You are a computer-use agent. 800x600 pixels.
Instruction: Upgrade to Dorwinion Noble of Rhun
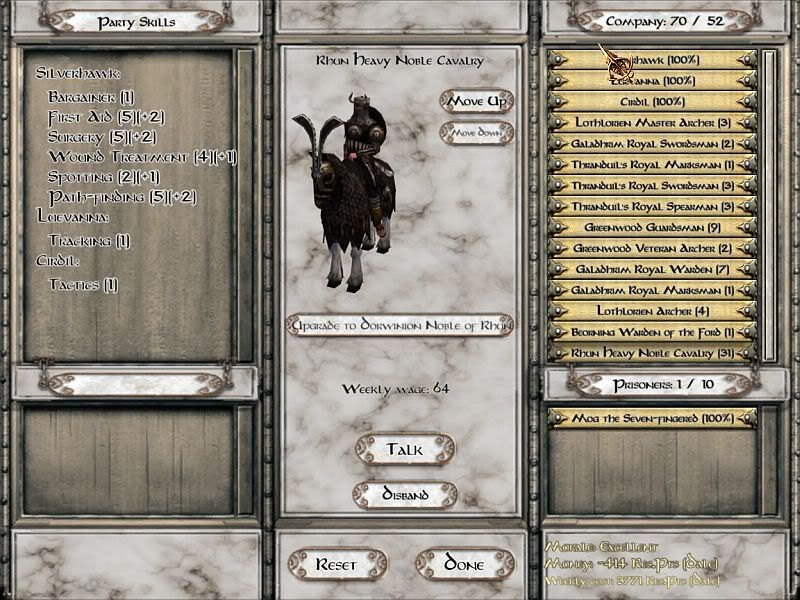click(399, 324)
